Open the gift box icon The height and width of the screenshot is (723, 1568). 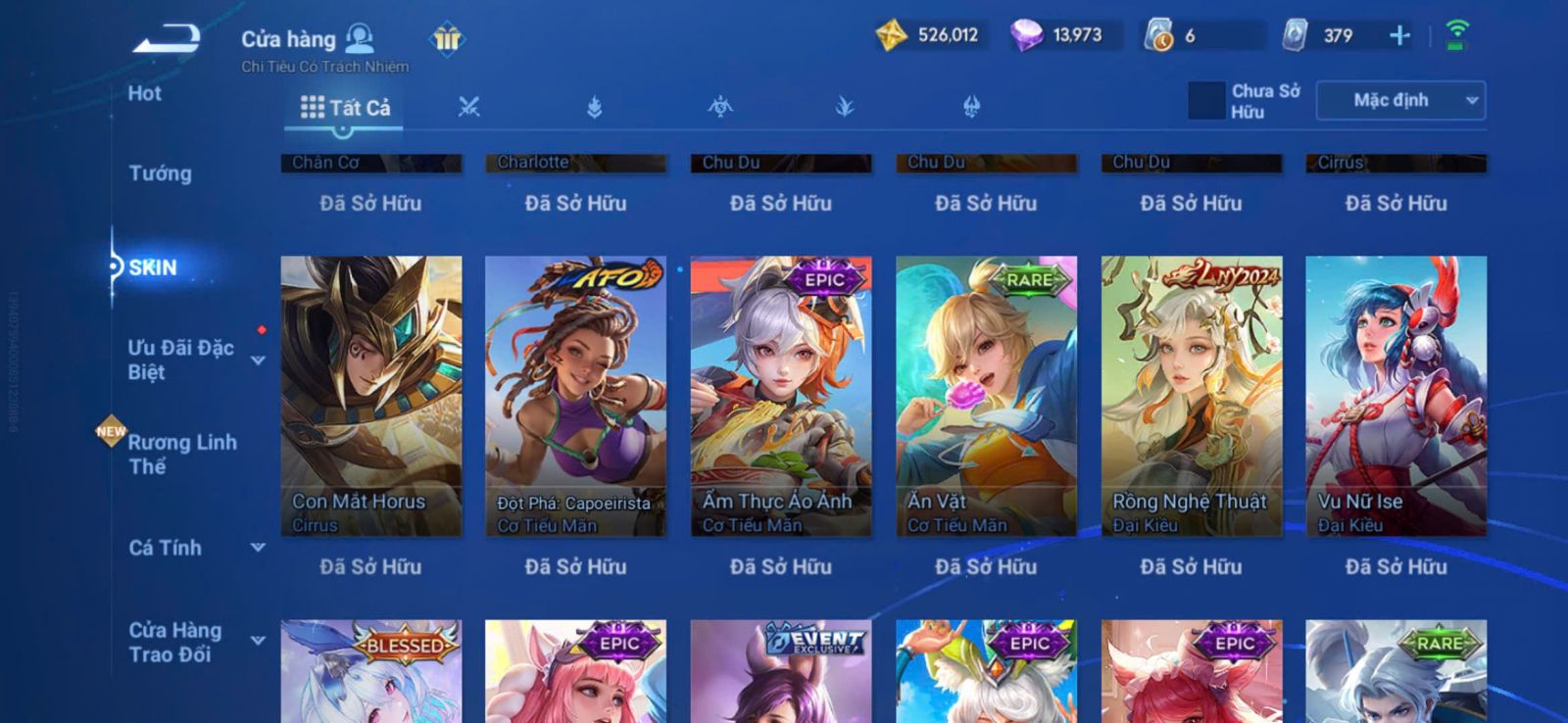click(x=447, y=39)
